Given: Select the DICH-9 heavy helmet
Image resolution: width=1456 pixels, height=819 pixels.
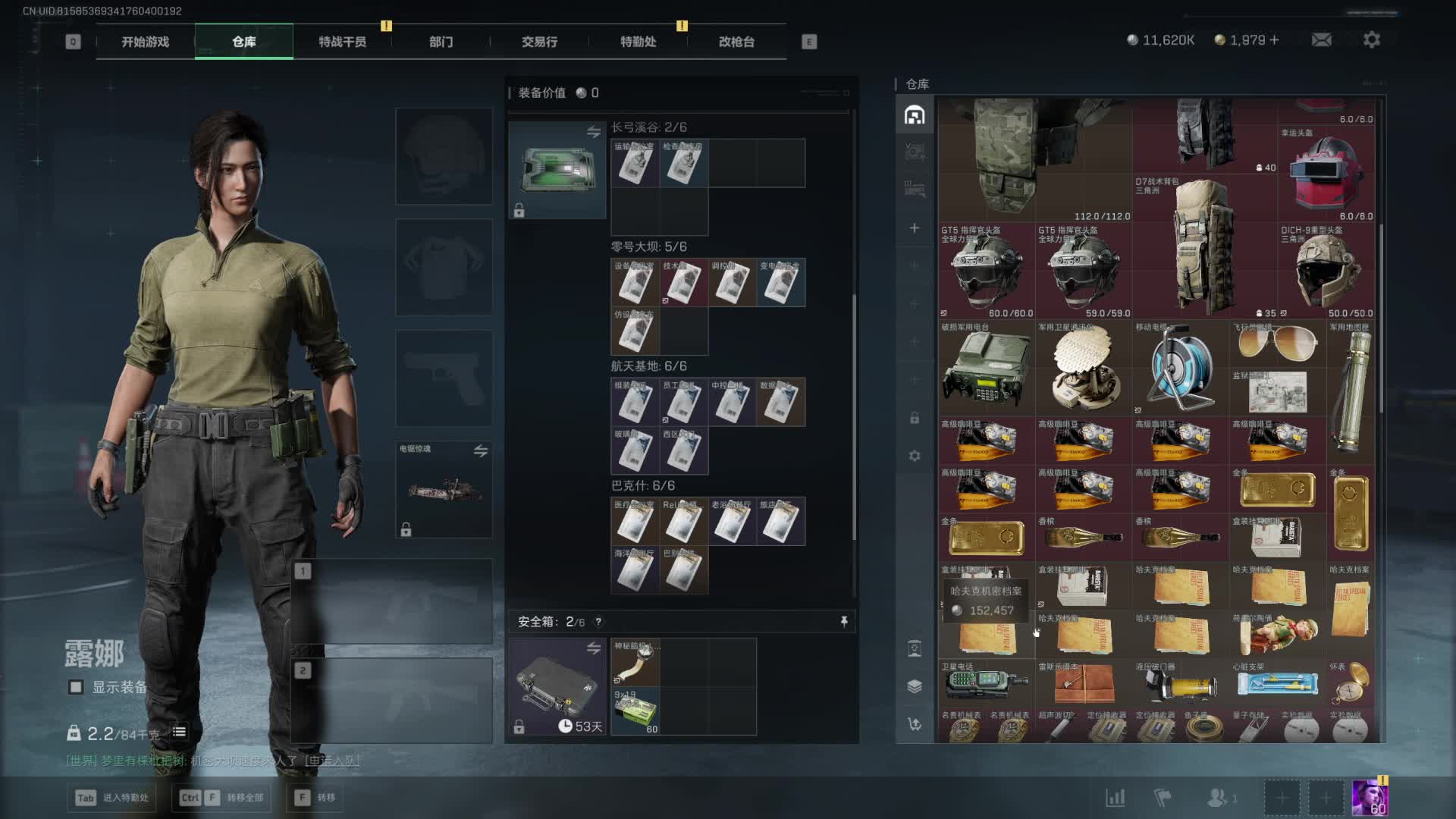Looking at the screenshot, I should (1327, 271).
